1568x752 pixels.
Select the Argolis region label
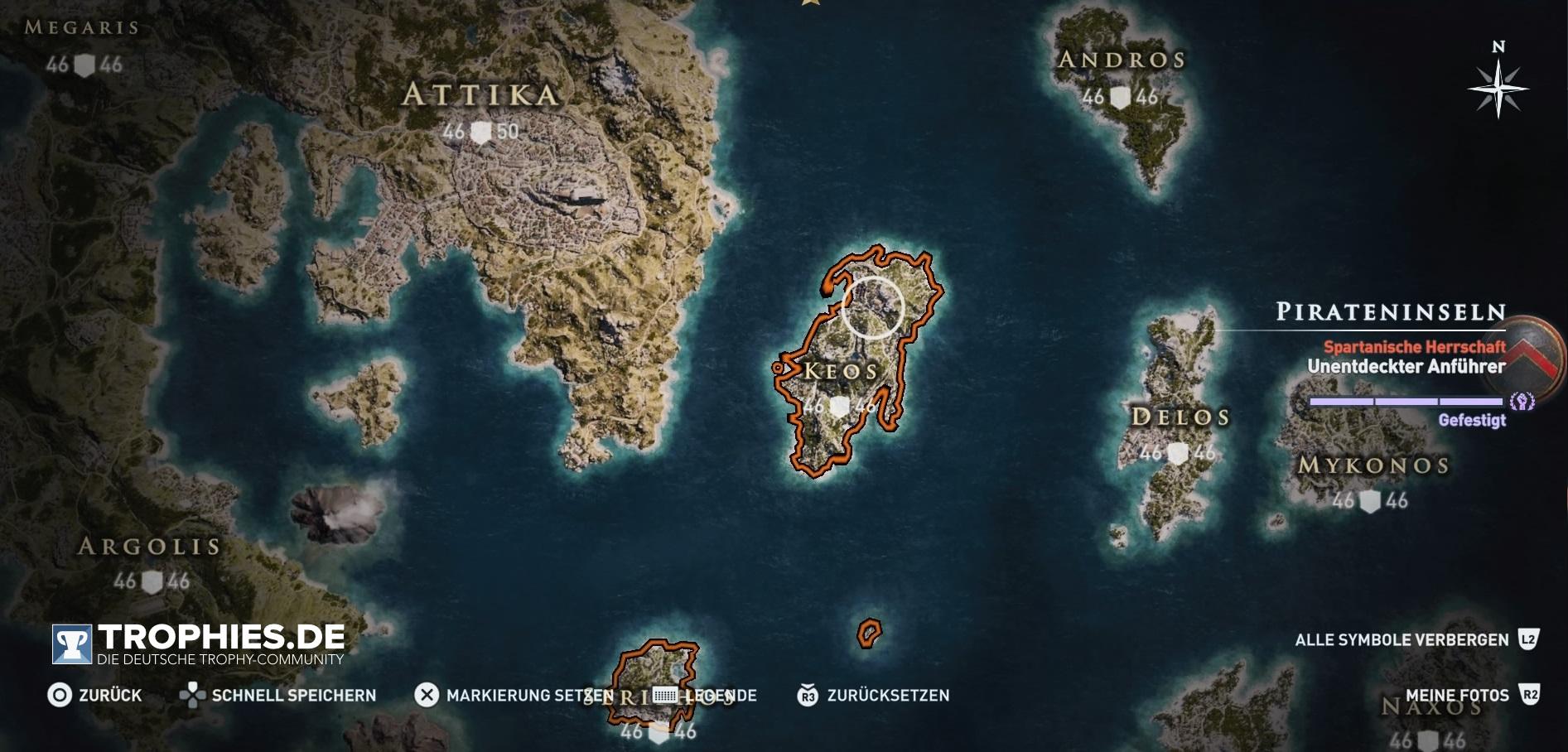click(150, 547)
